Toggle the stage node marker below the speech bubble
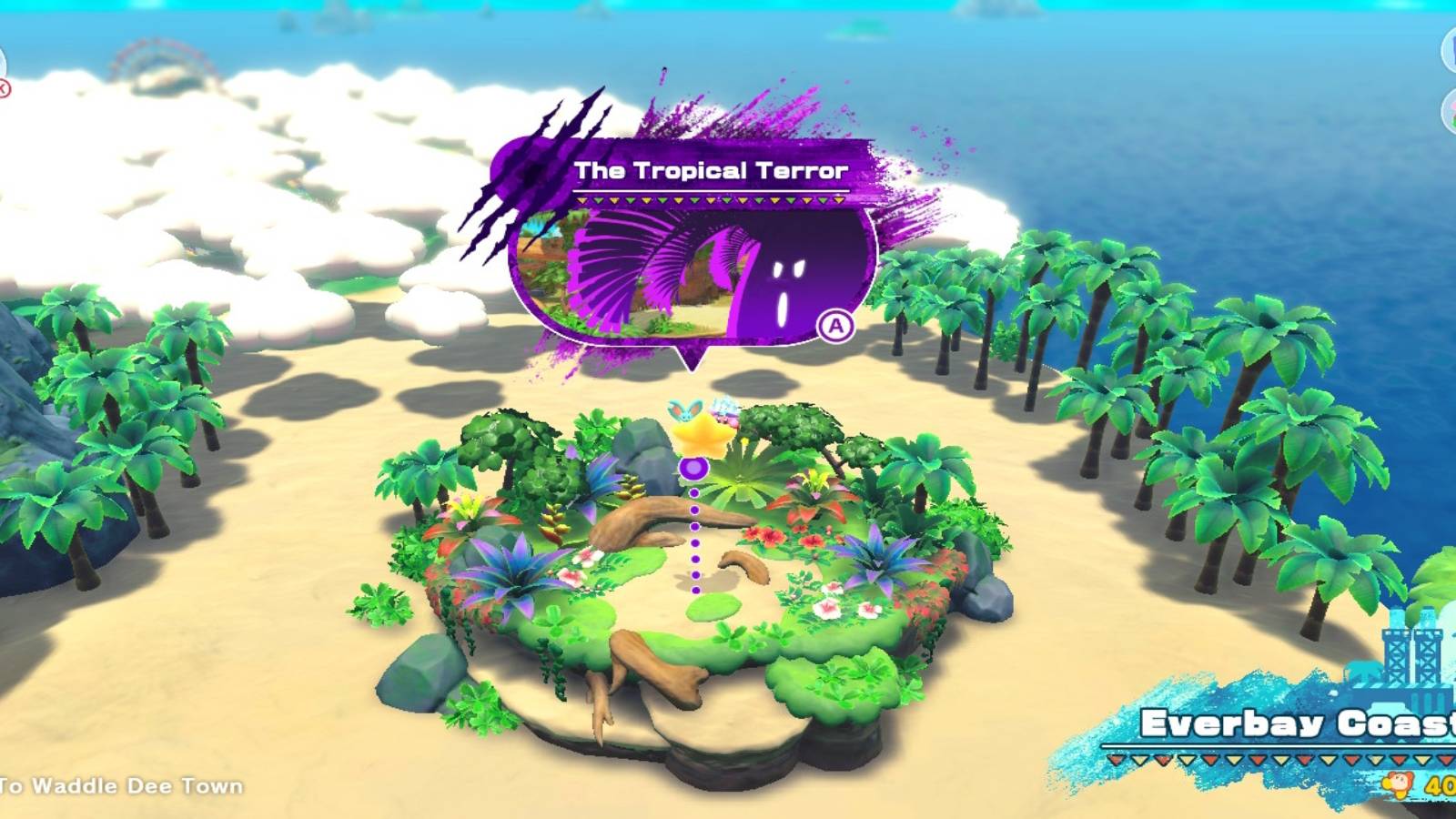The height and width of the screenshot is (819, 1456). point(695,469)
